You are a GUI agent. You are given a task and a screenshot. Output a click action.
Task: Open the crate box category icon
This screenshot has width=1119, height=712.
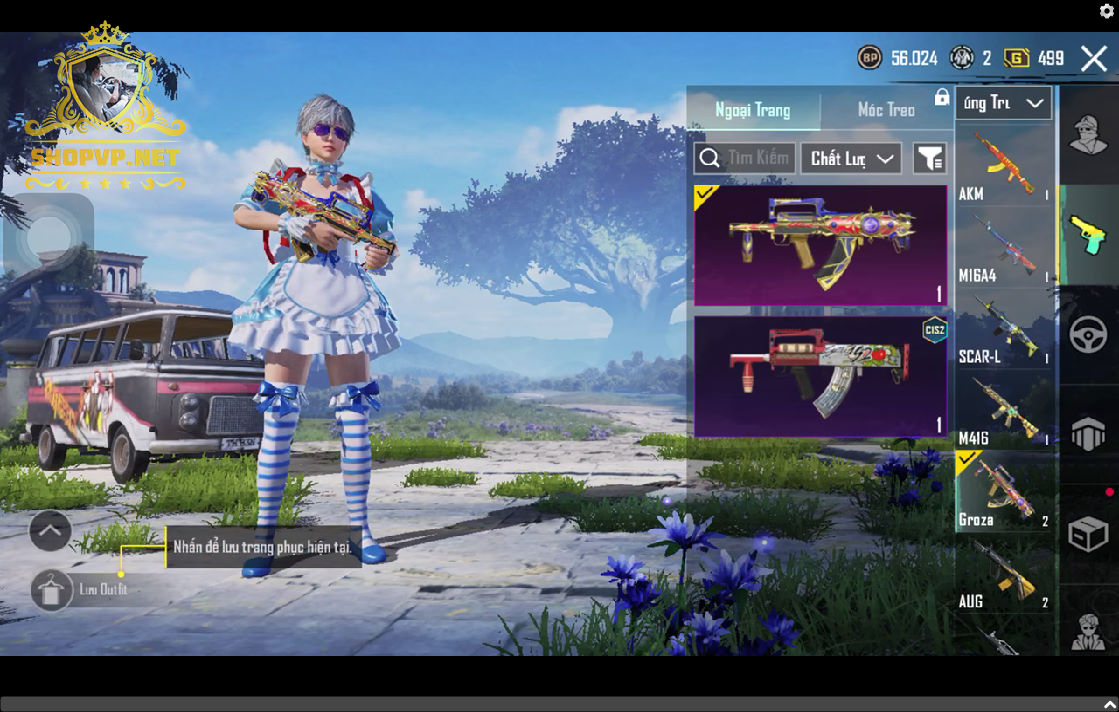pos(1088,535)
